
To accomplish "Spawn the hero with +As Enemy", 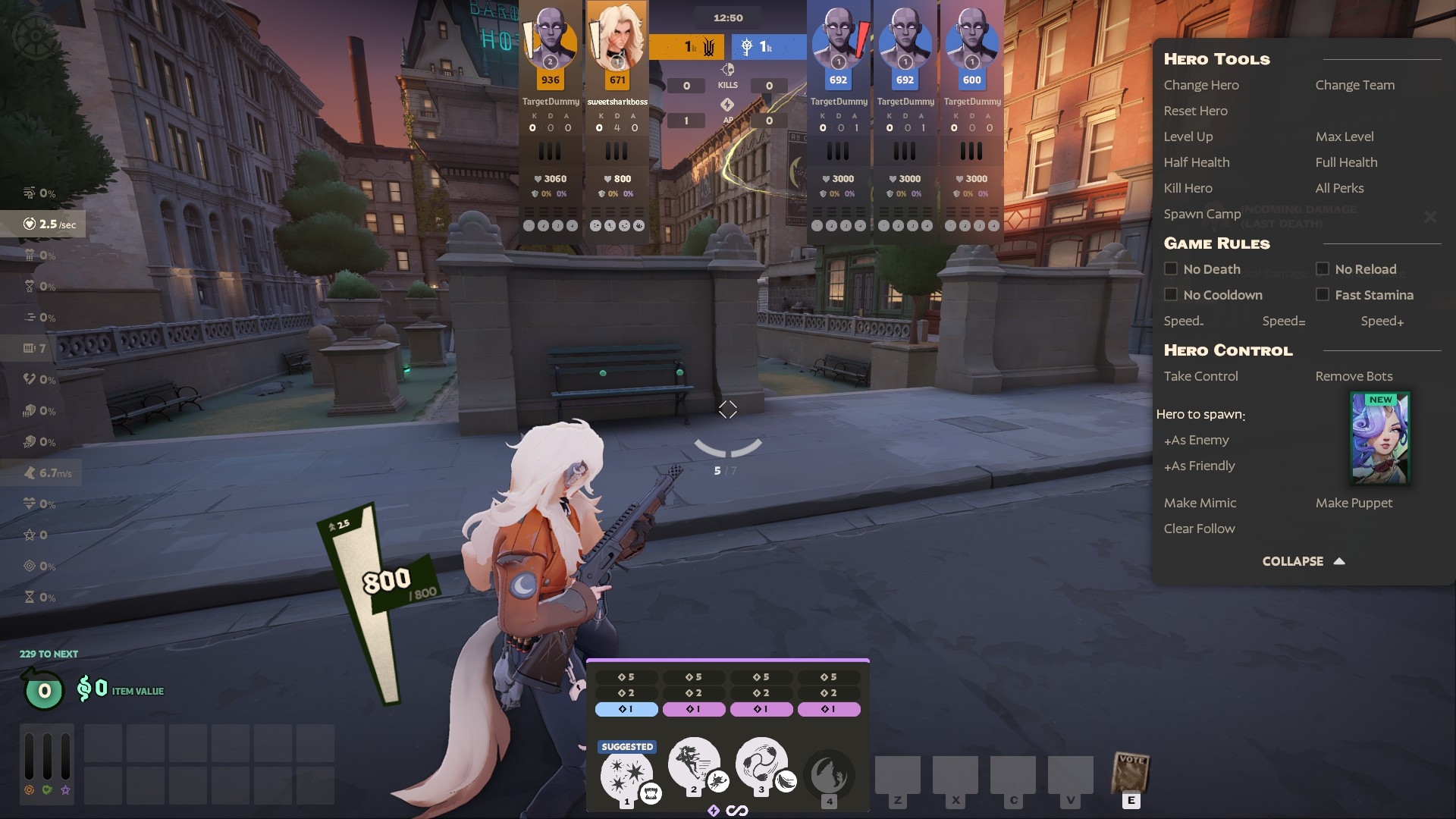I will click(1196, 440).
